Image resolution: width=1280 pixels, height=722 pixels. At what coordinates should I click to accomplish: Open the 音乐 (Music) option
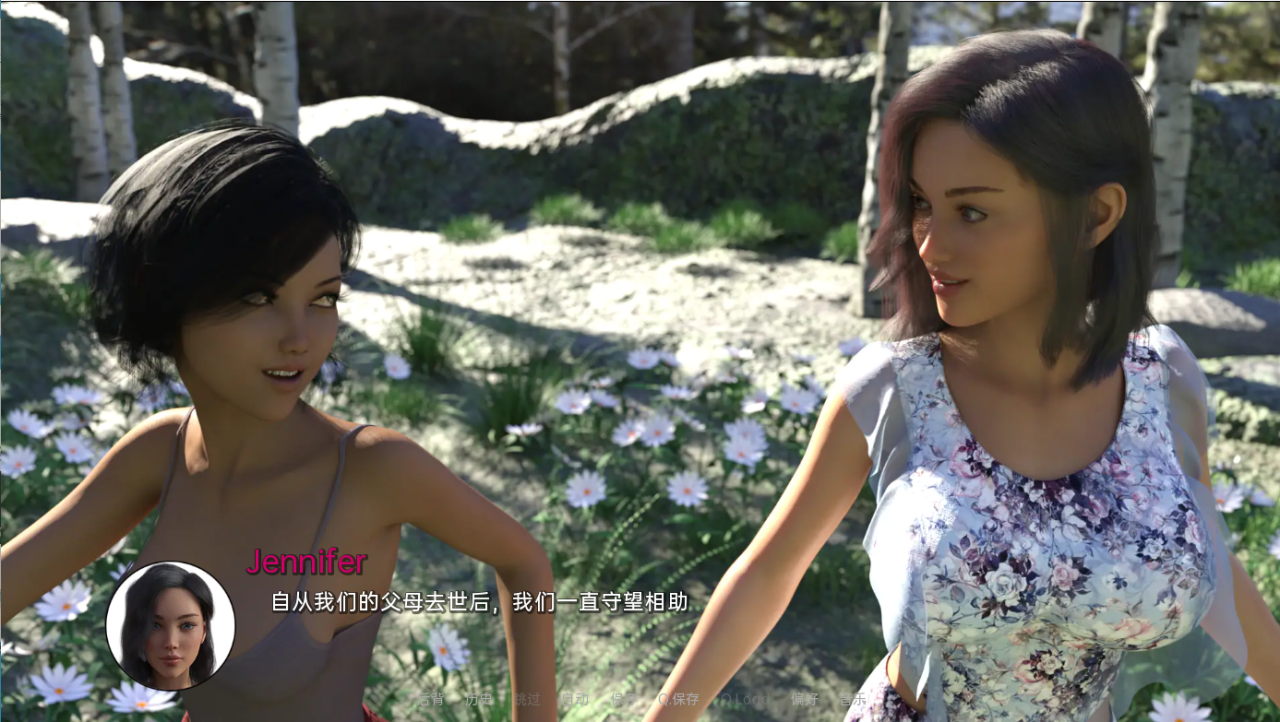tap(852, 700)
